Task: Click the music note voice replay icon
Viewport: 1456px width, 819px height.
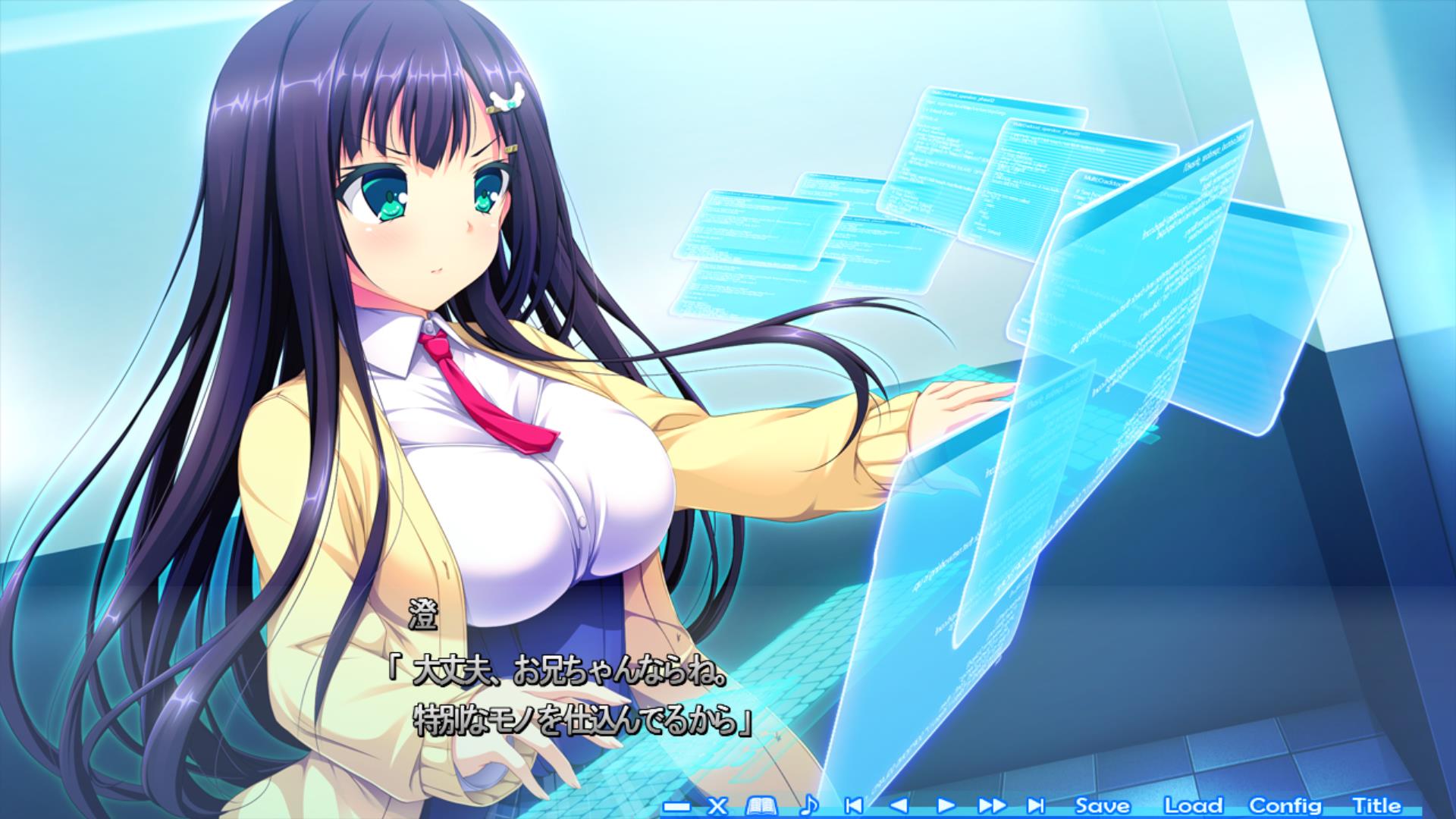Action: pyautogui.click(x=809, y=805)
